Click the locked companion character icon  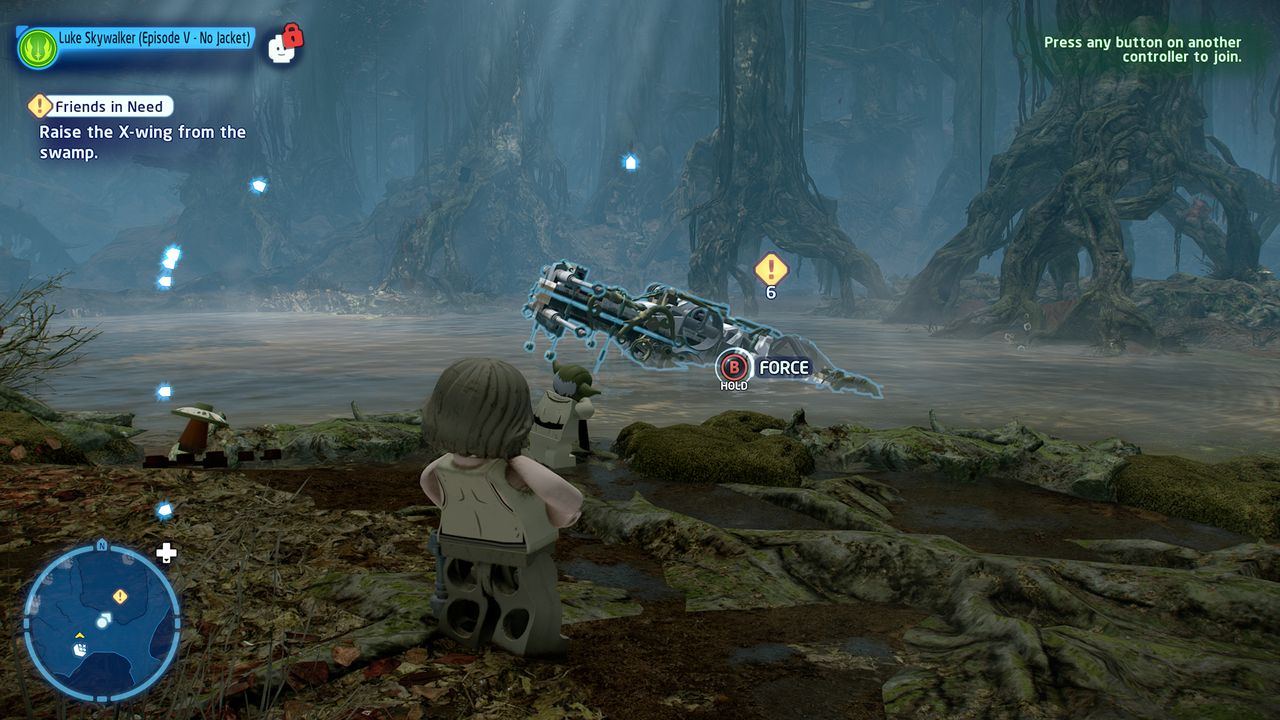click(285, 45)
